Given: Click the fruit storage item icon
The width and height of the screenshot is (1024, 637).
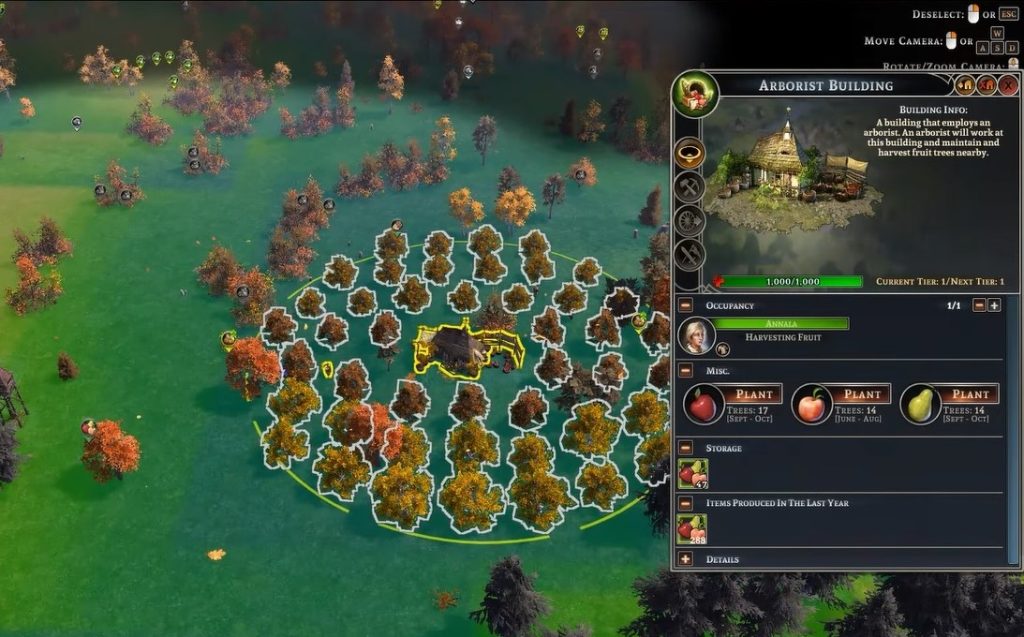Looking at the screenshot, I should [x=692, y=474].
